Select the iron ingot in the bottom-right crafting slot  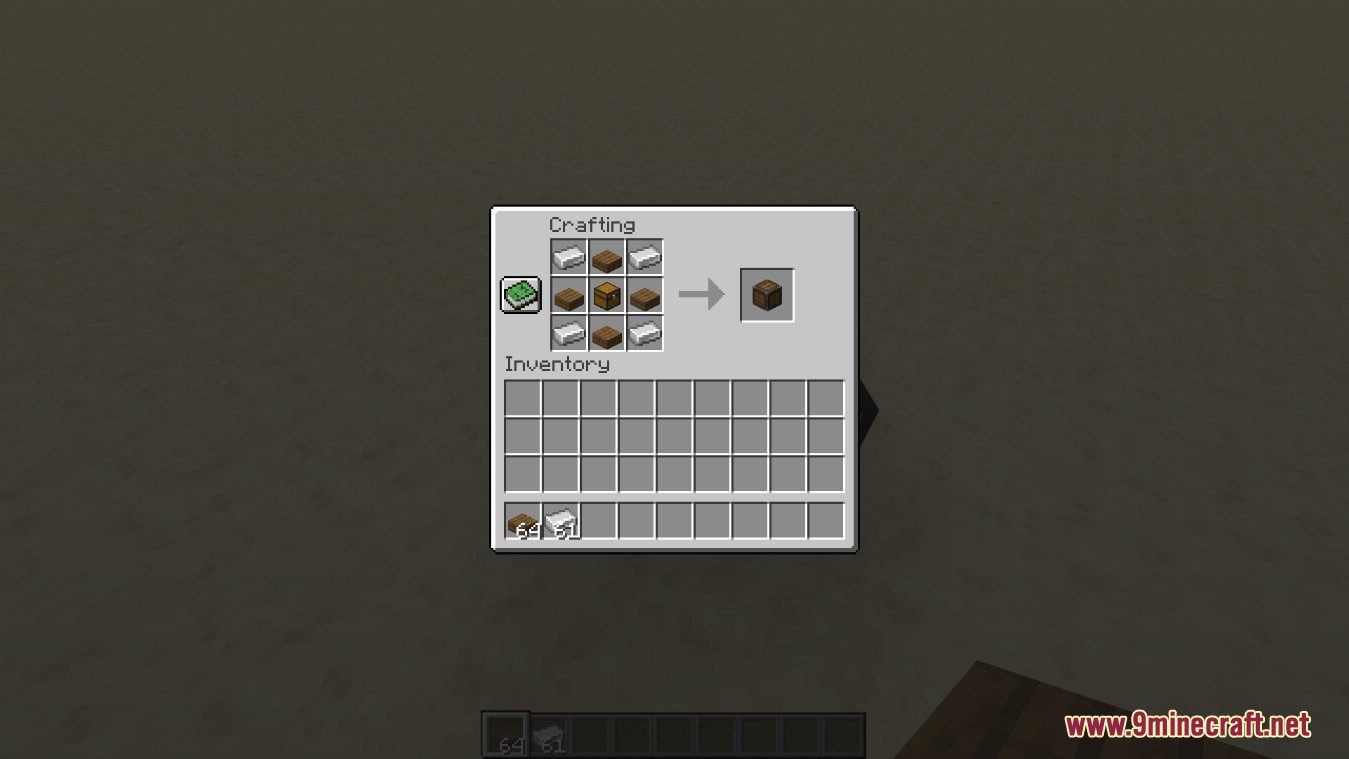point(644,334)
